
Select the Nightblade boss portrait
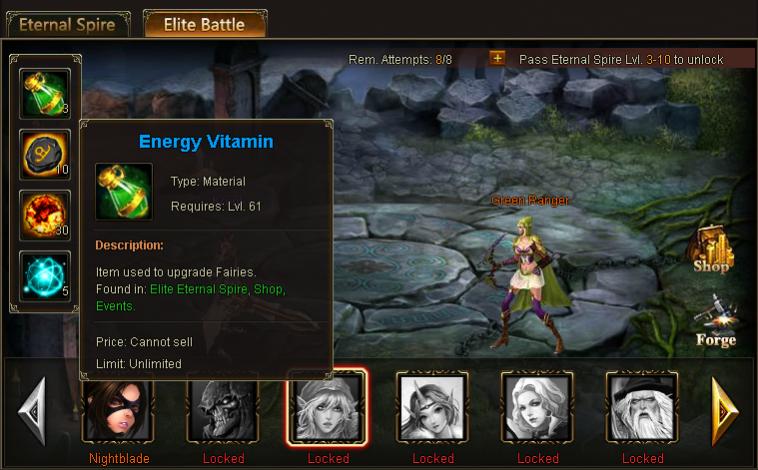[x=118, y=407]
